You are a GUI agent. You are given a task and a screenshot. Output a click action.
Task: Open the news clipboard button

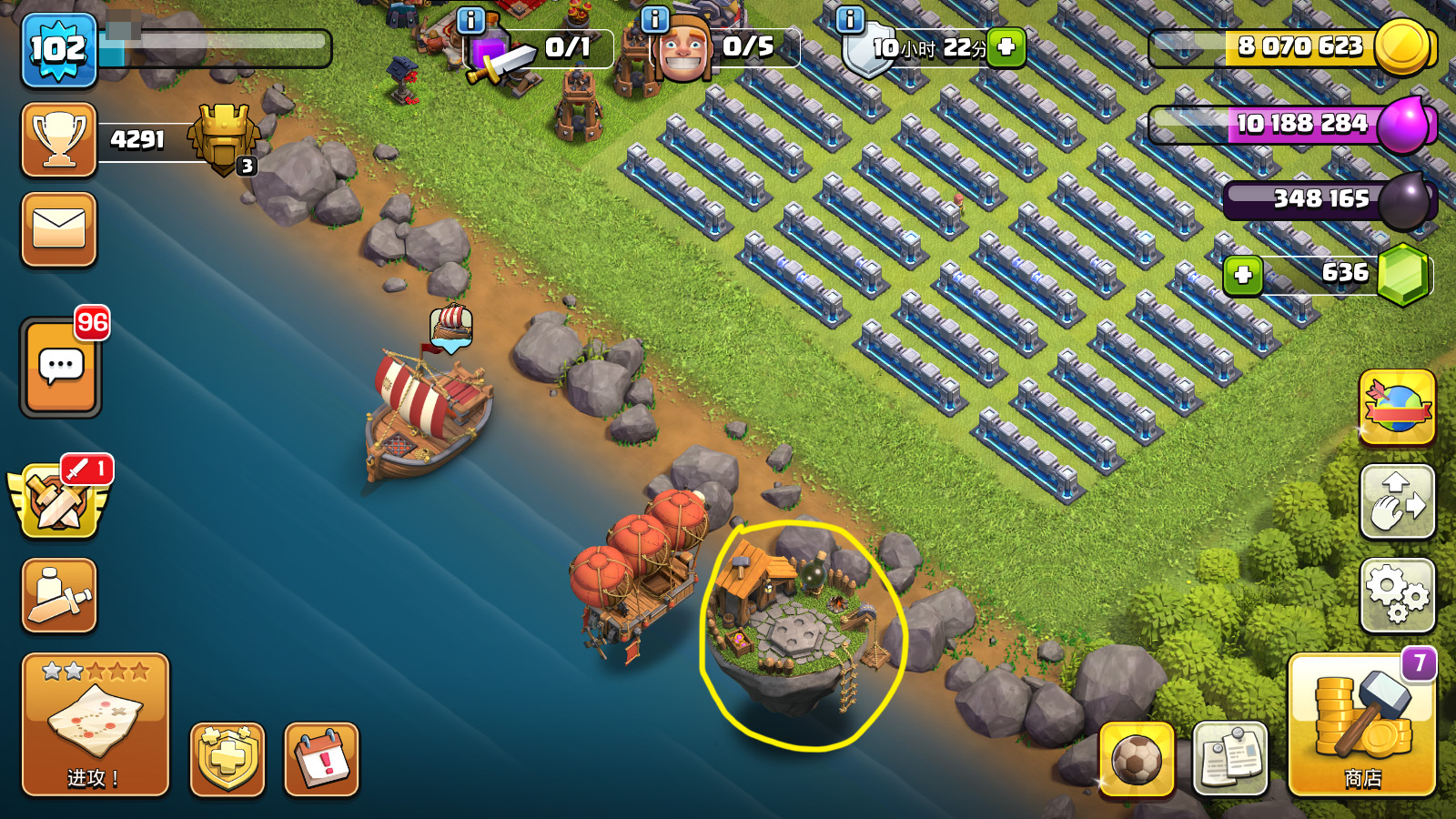click(1229, 758)
